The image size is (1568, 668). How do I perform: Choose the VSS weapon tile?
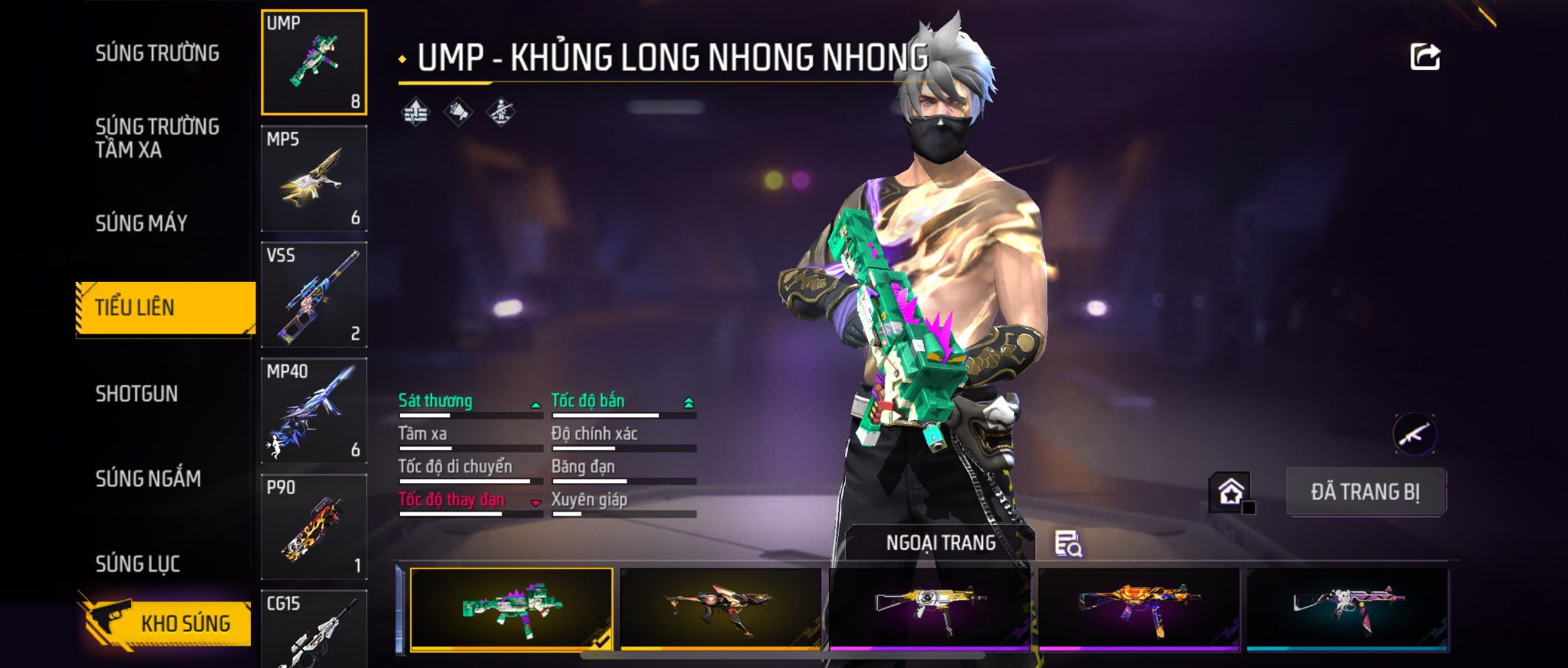click(x=314, y=294)
